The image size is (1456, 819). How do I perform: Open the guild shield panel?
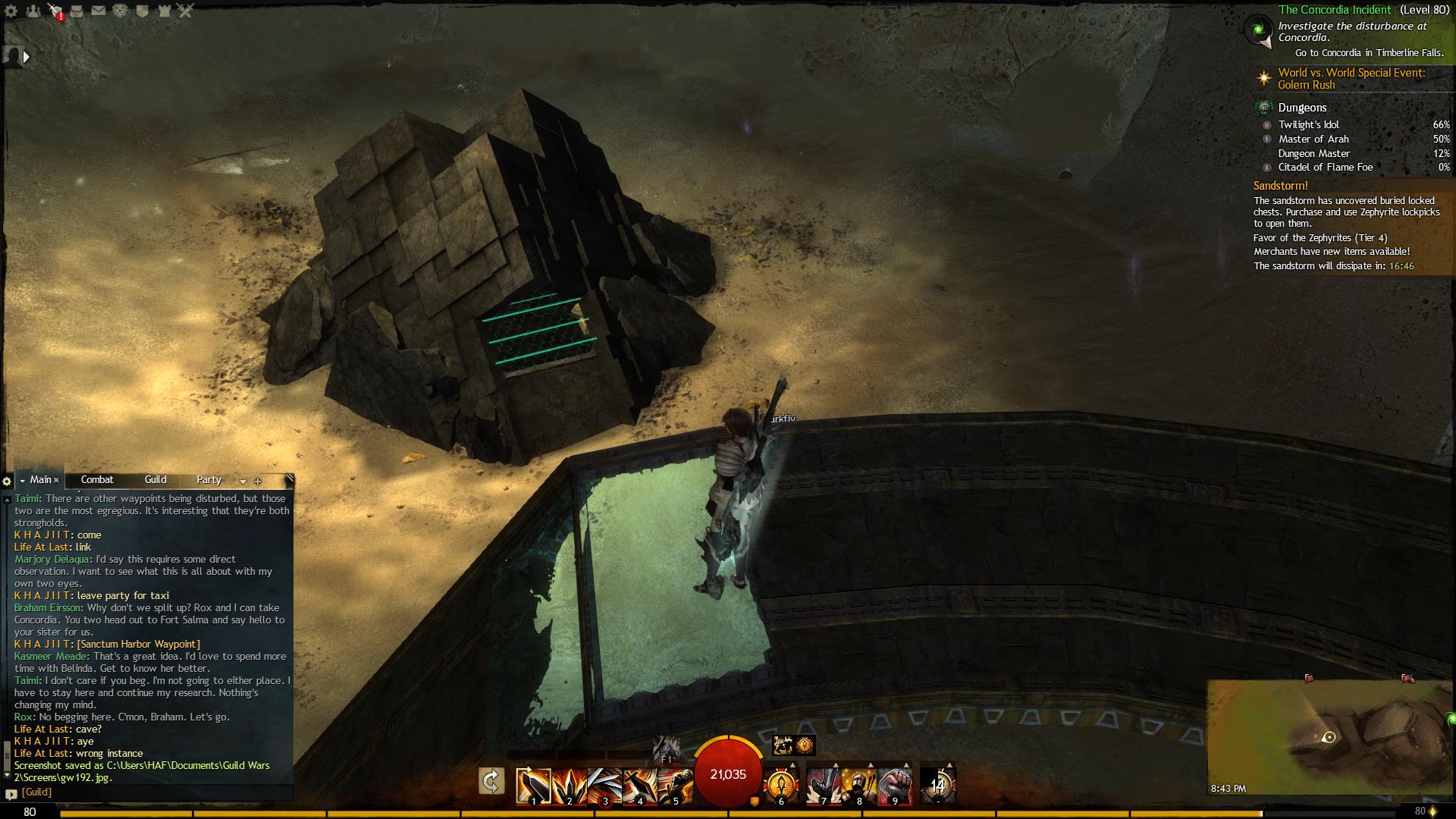(x=142, y=11)
